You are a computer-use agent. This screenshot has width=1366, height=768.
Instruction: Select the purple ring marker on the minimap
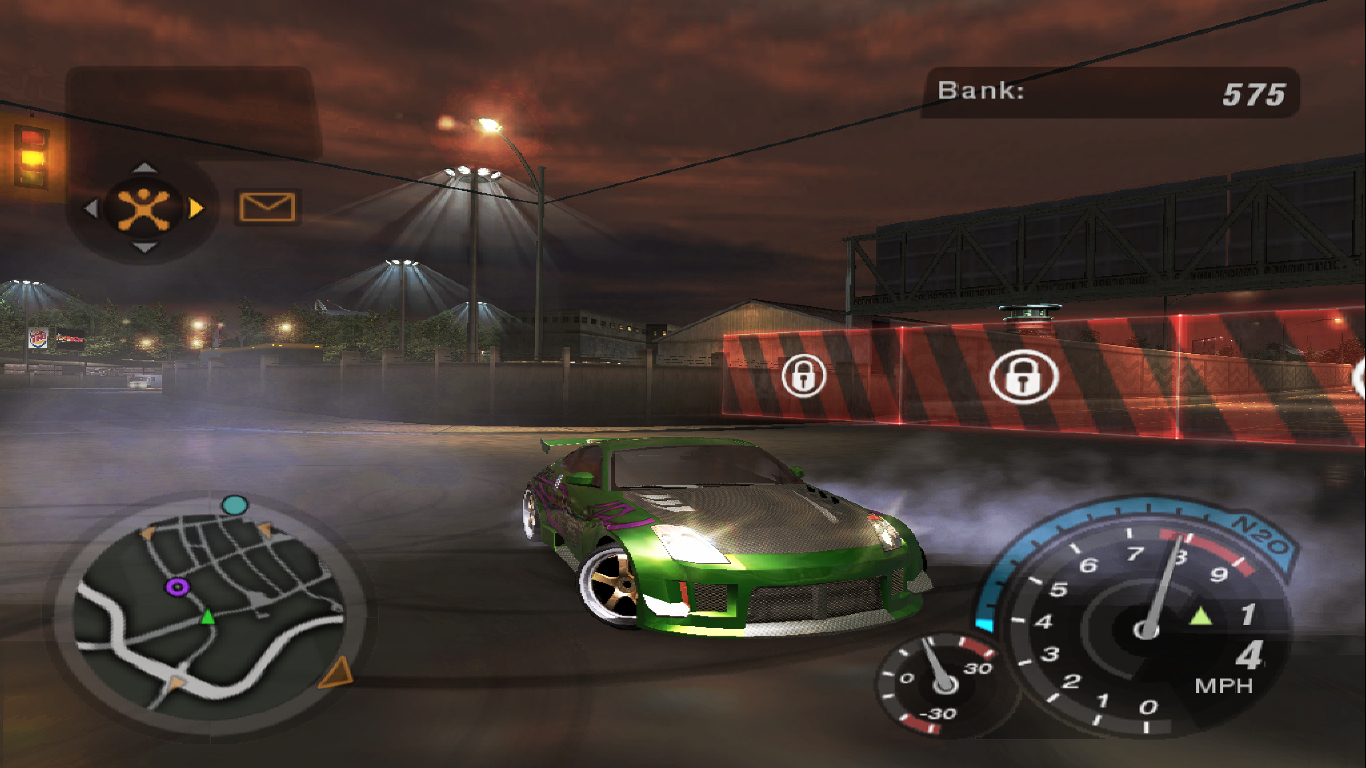pyautogui.click(x=177, y=587)
